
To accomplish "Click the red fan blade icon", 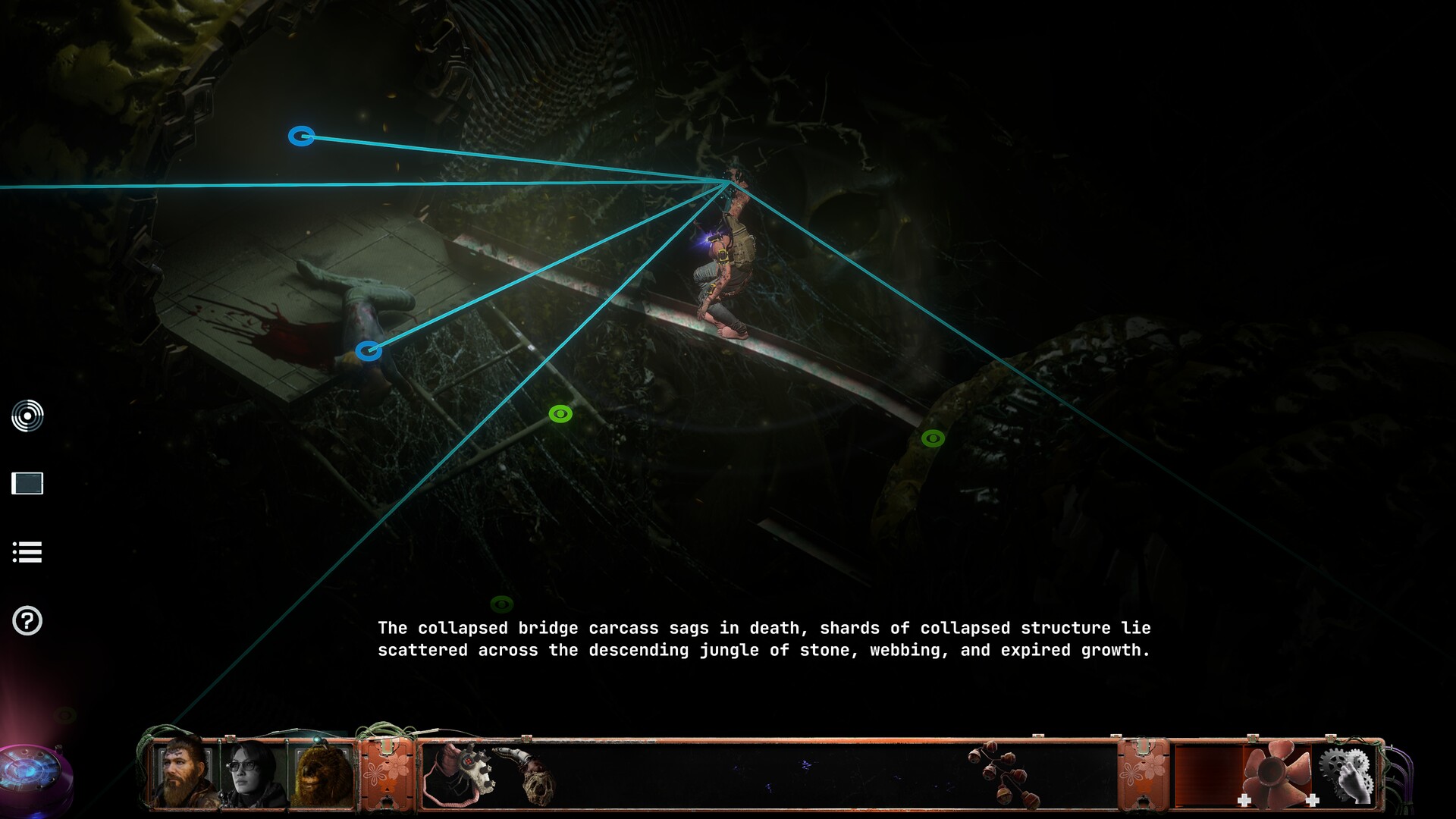I will pyautogui.click(x=1279, y=773).
